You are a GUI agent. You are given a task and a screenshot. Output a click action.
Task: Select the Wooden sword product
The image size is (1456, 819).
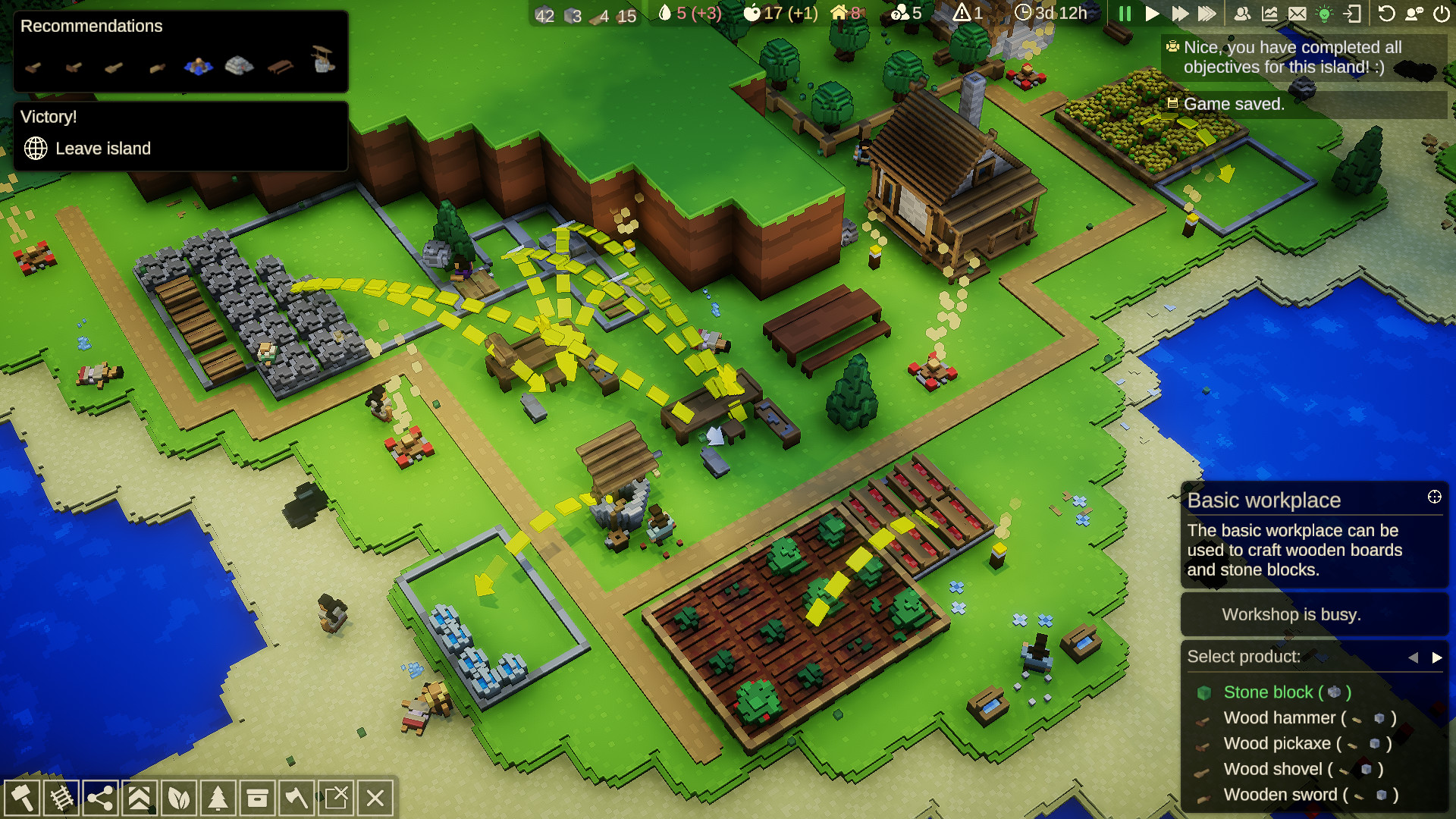1280,795
